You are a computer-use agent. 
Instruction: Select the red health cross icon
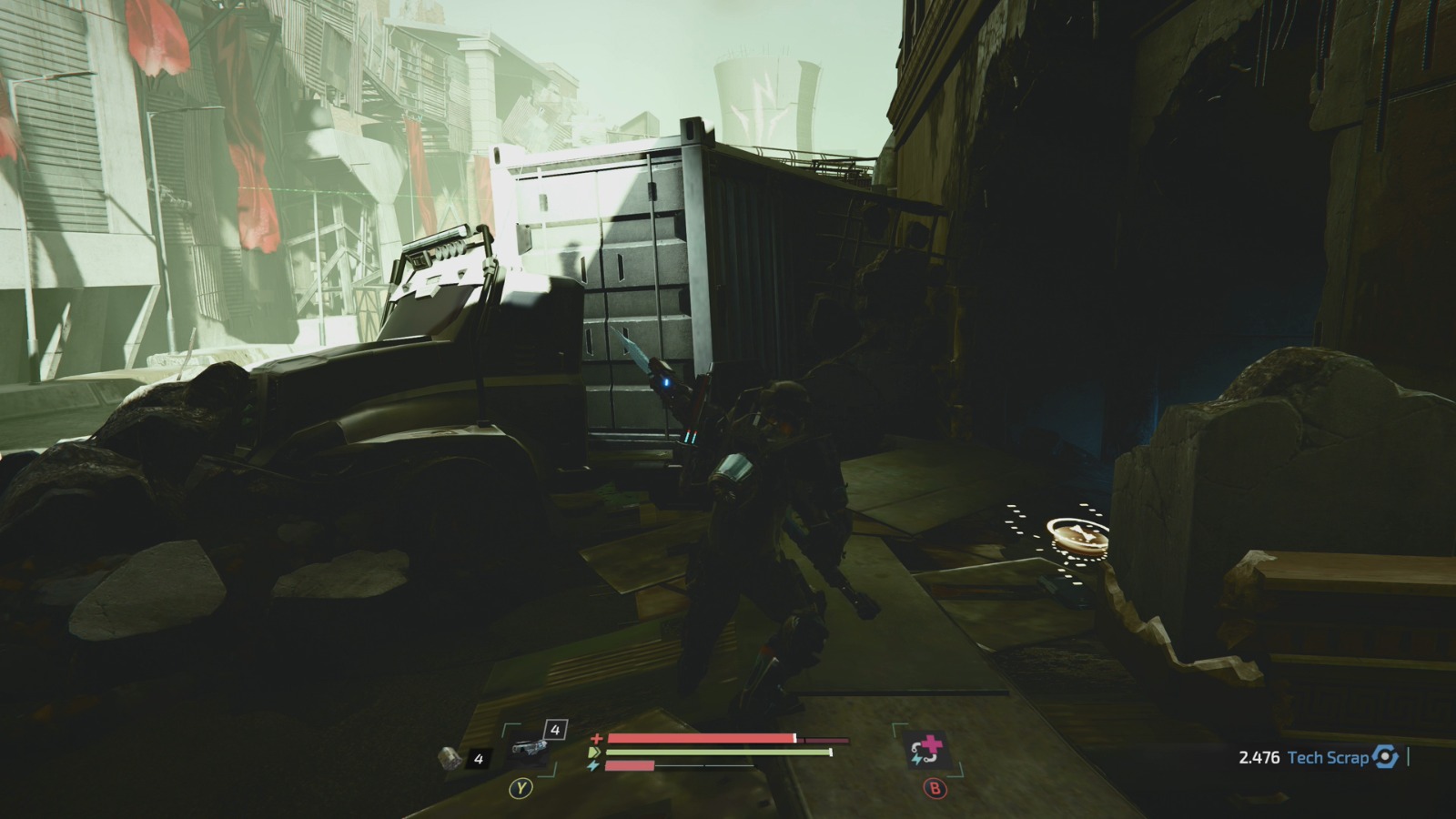click(596, 737)
